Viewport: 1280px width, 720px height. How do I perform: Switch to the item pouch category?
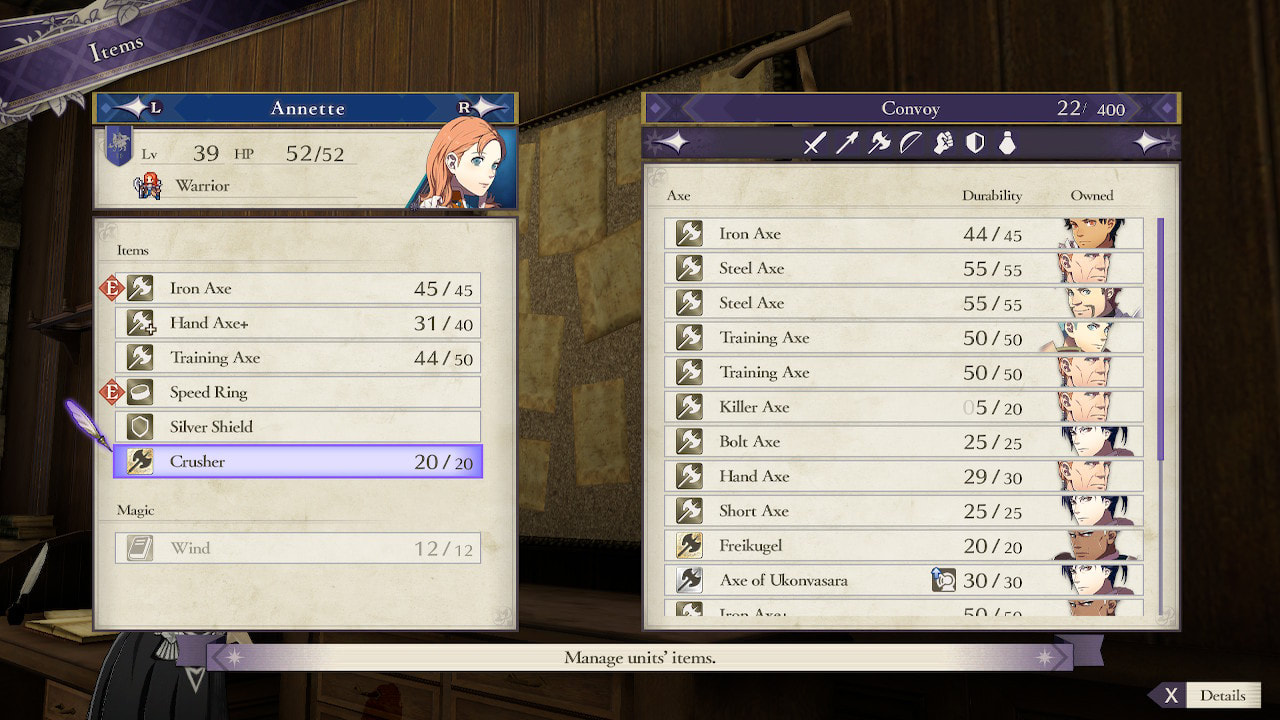(x=1007, y=144)
